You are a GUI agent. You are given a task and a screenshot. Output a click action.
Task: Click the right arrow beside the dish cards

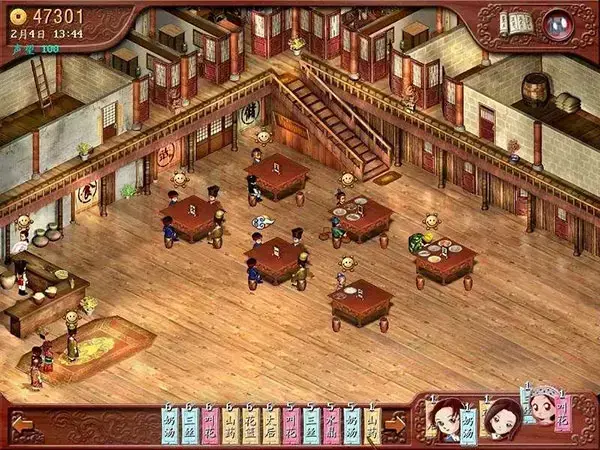395,424
